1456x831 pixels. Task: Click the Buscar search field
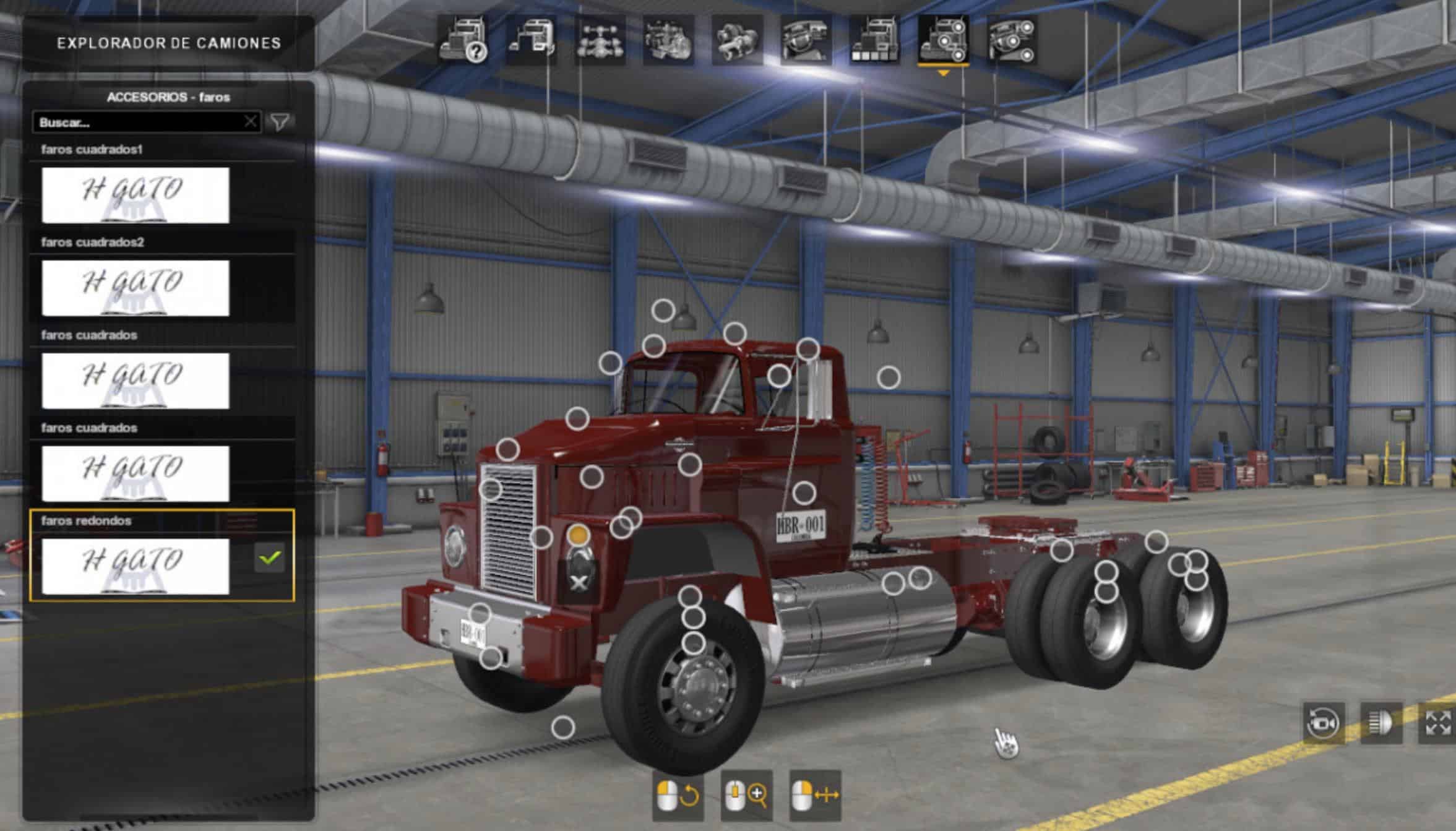pyautogui.click(x=139, y=123)
